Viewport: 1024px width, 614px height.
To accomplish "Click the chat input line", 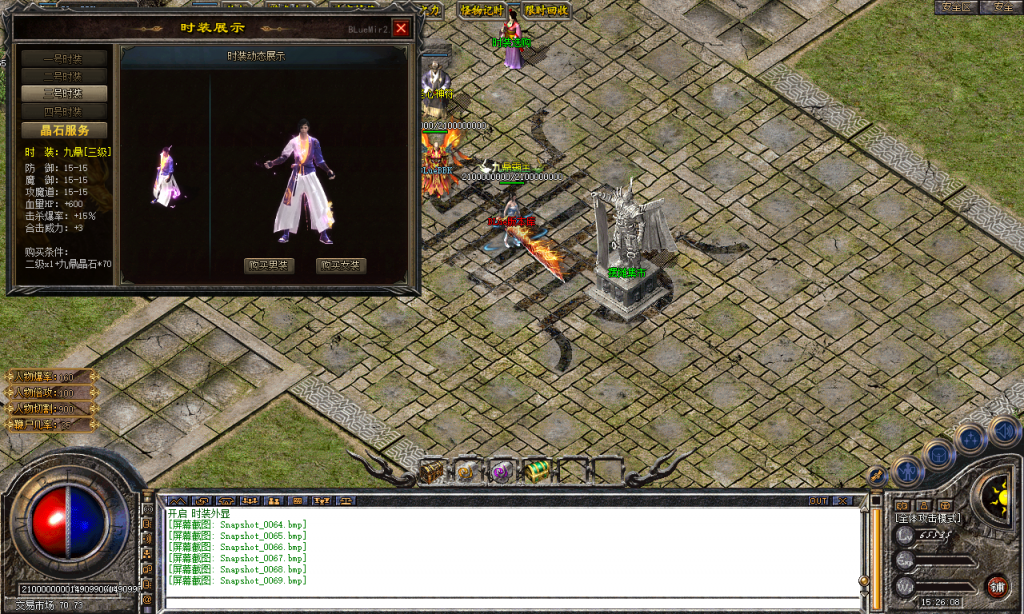I will (500, 598).
